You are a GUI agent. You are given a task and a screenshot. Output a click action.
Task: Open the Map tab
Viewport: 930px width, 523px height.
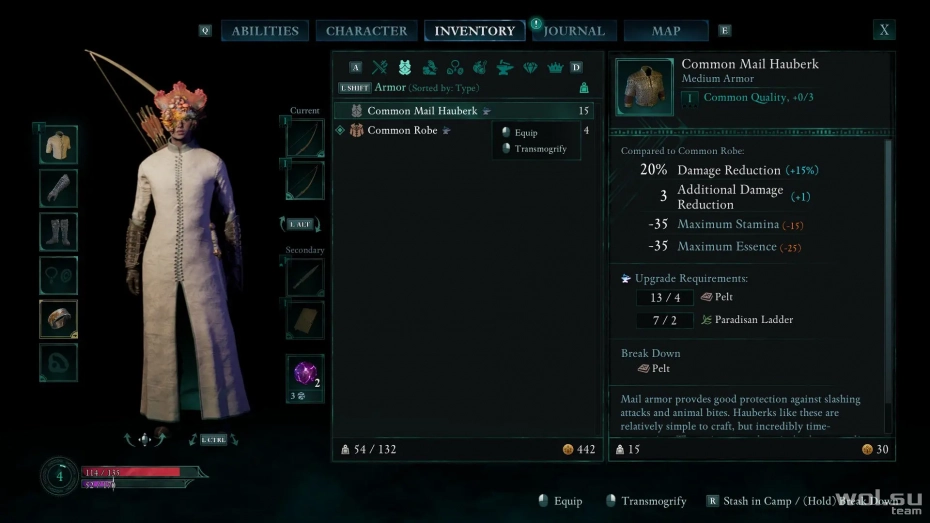coord(666,31)
